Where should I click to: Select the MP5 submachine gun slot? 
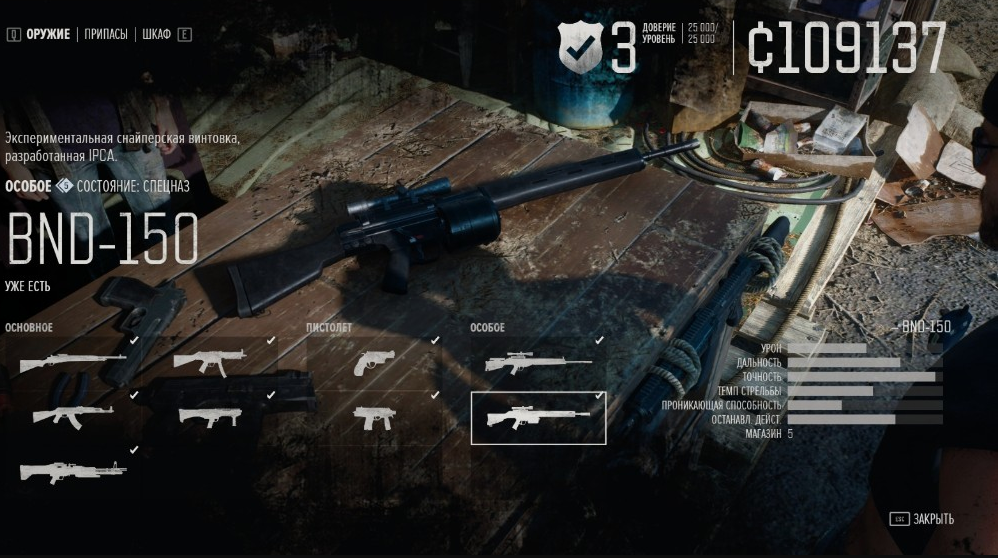(x=210, y=361)
